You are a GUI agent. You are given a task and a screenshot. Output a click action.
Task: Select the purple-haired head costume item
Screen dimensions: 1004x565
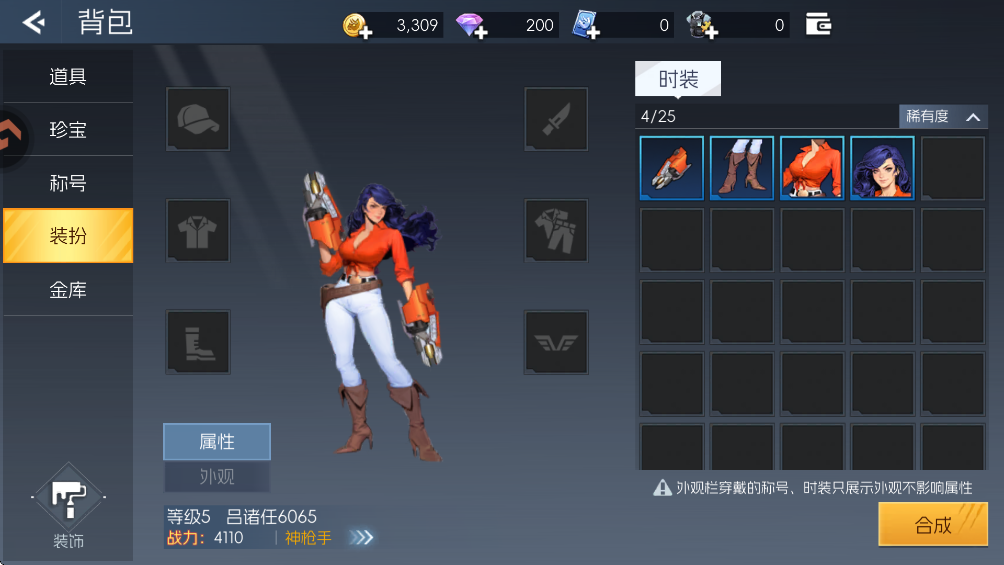coord(882,168)
